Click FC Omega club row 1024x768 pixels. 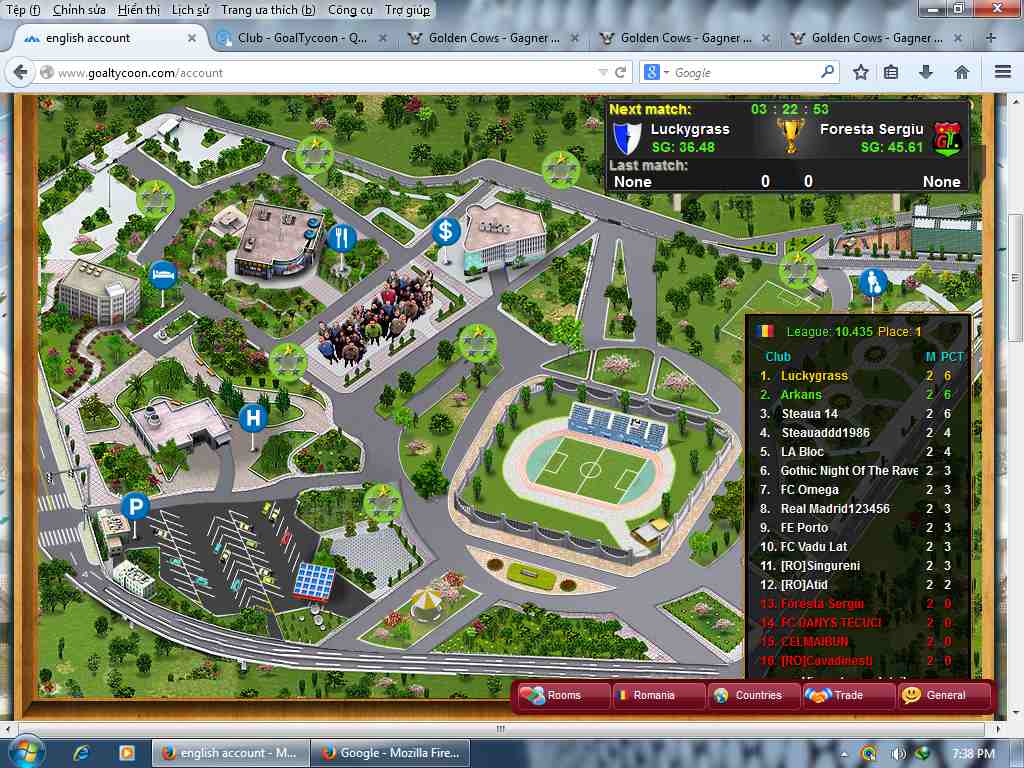tap(809, 490)
